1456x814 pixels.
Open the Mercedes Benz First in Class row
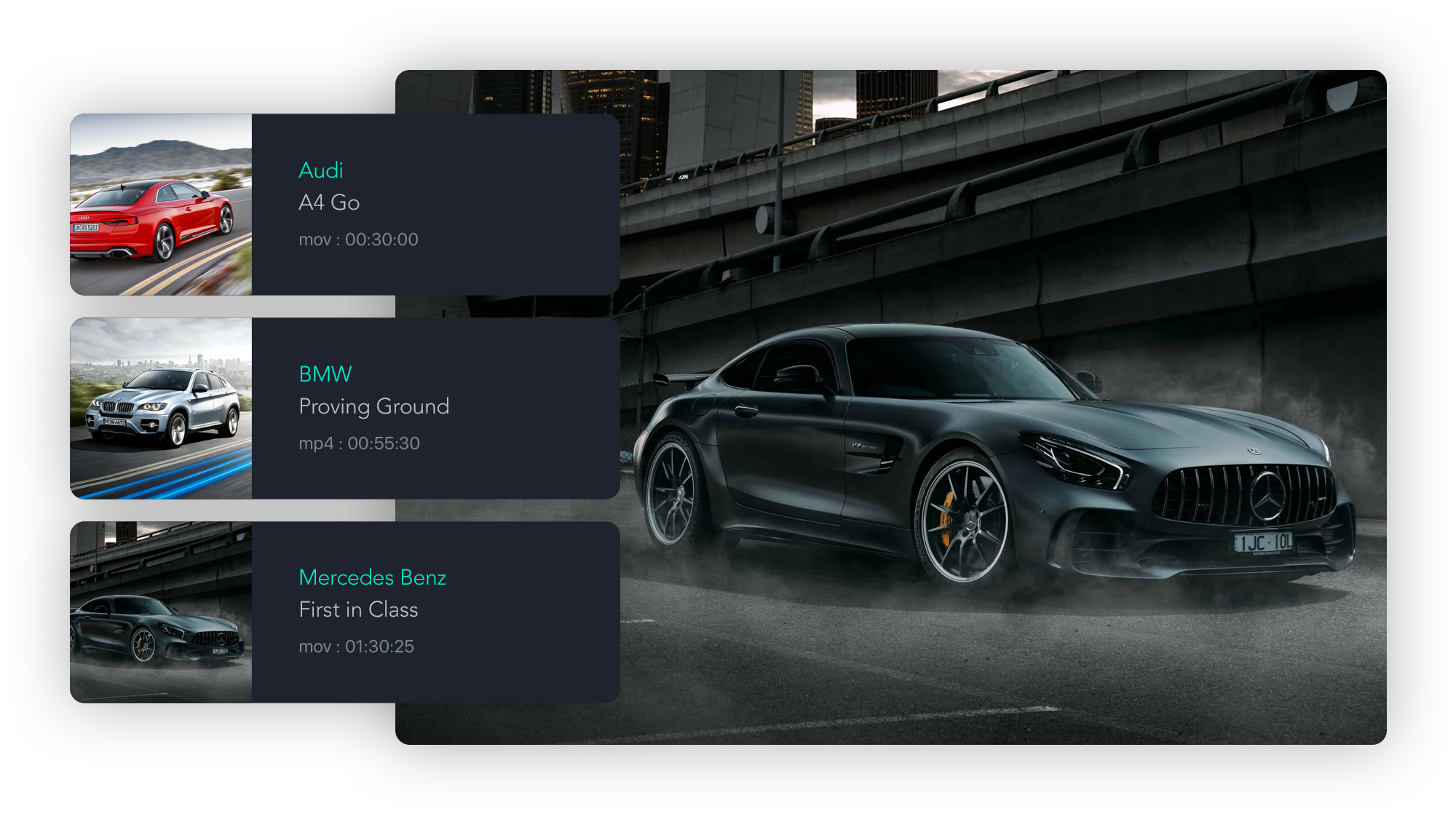[x=435, y=612]
